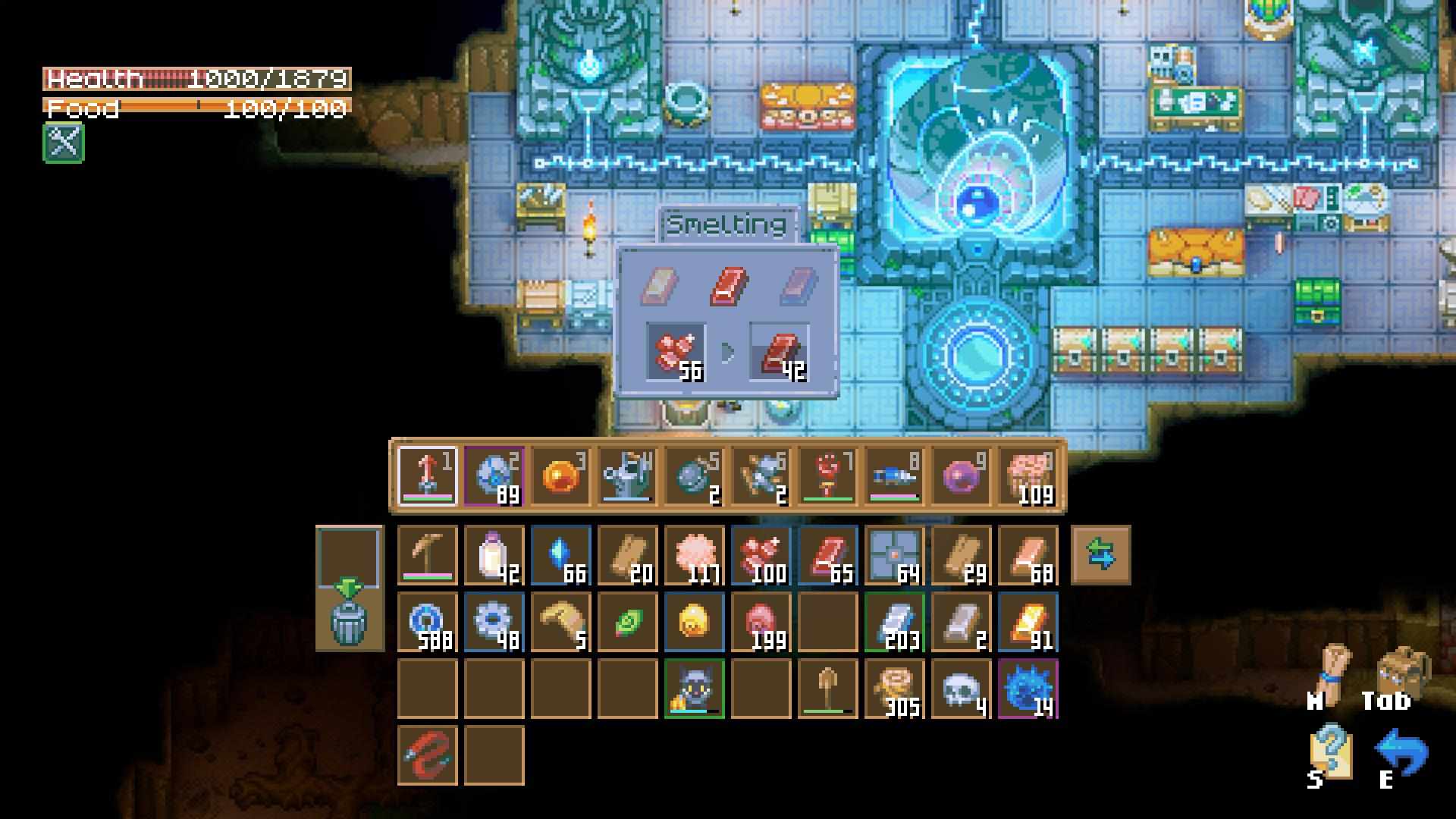This screenshot has width=1456, height=819.
Task: Activate the quick stack arrows button
Action: [1100, 555]
